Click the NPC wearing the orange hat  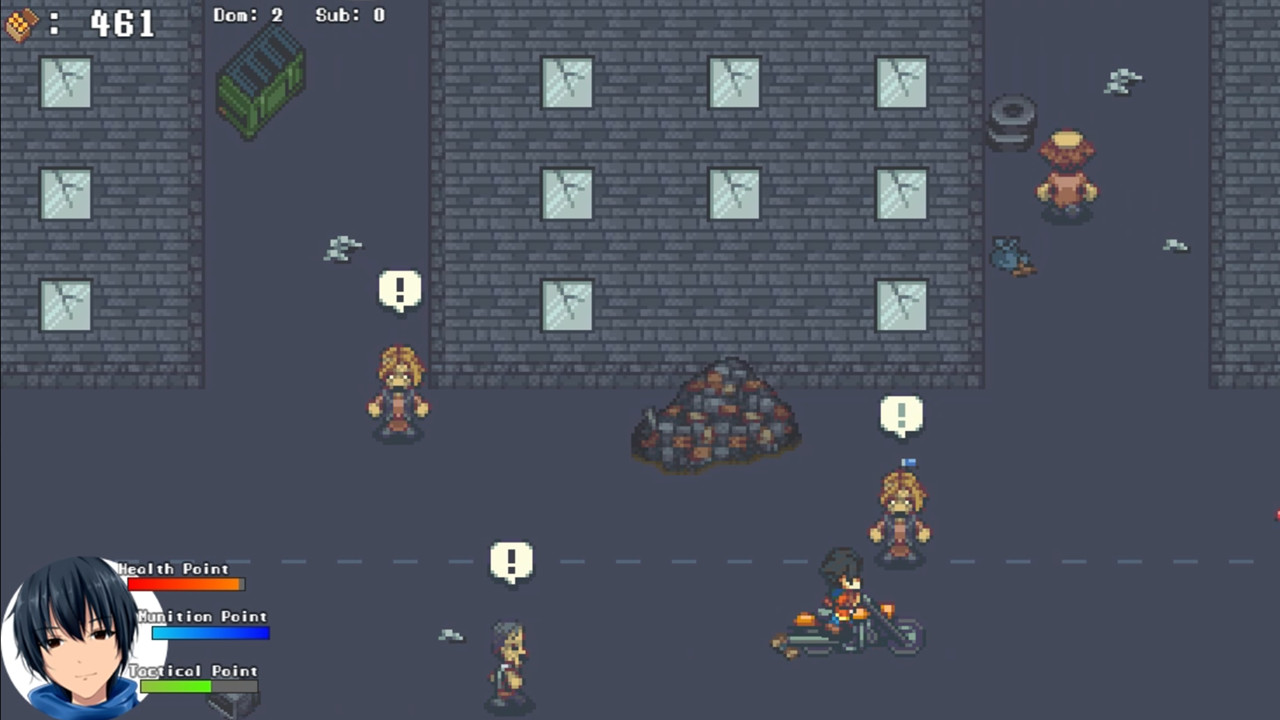point(1066,175)
